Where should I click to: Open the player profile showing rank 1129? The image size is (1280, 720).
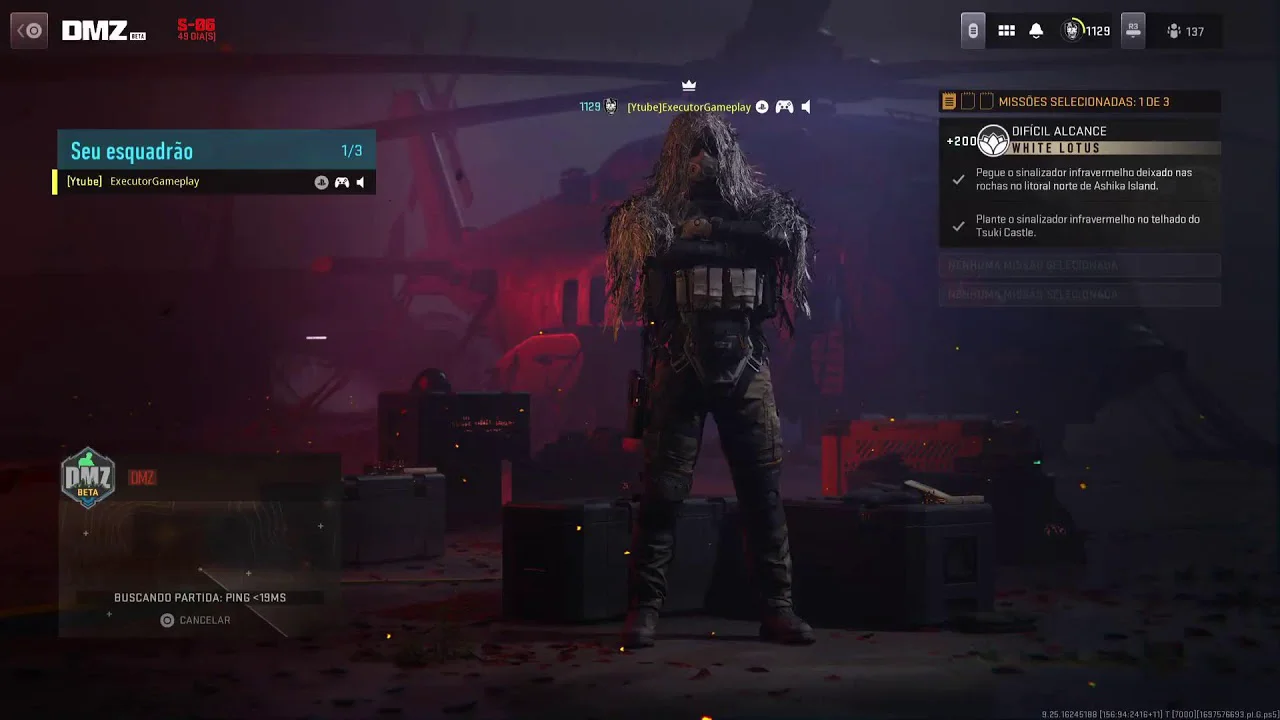1085,31
